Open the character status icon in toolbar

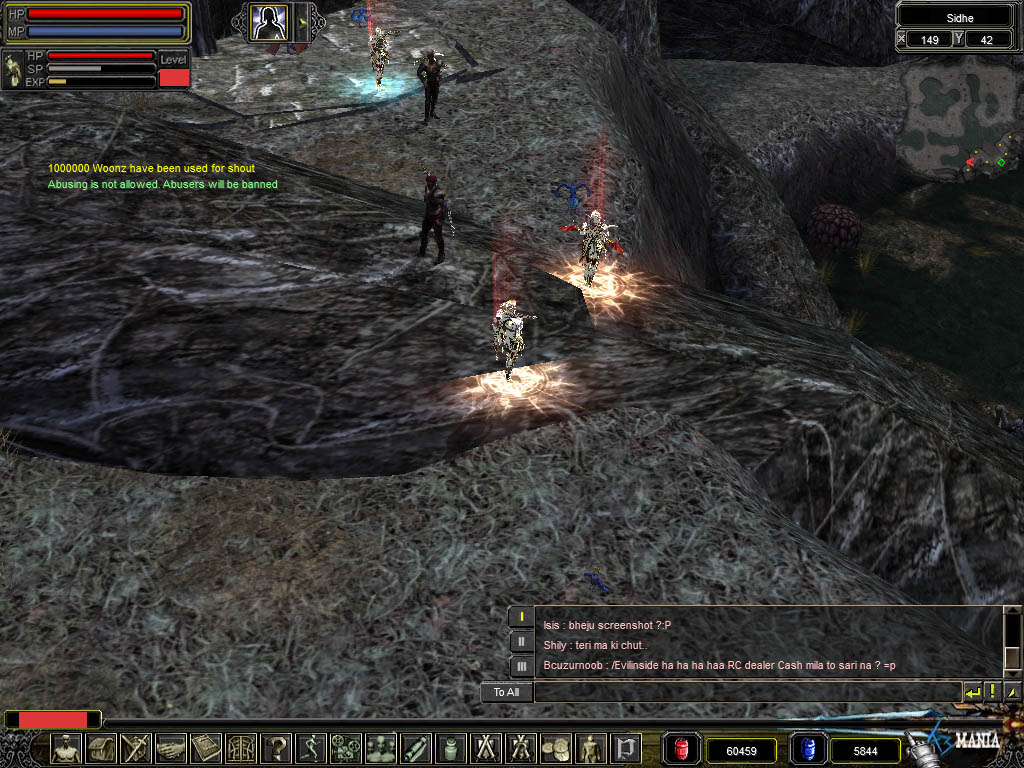point(67,748)
